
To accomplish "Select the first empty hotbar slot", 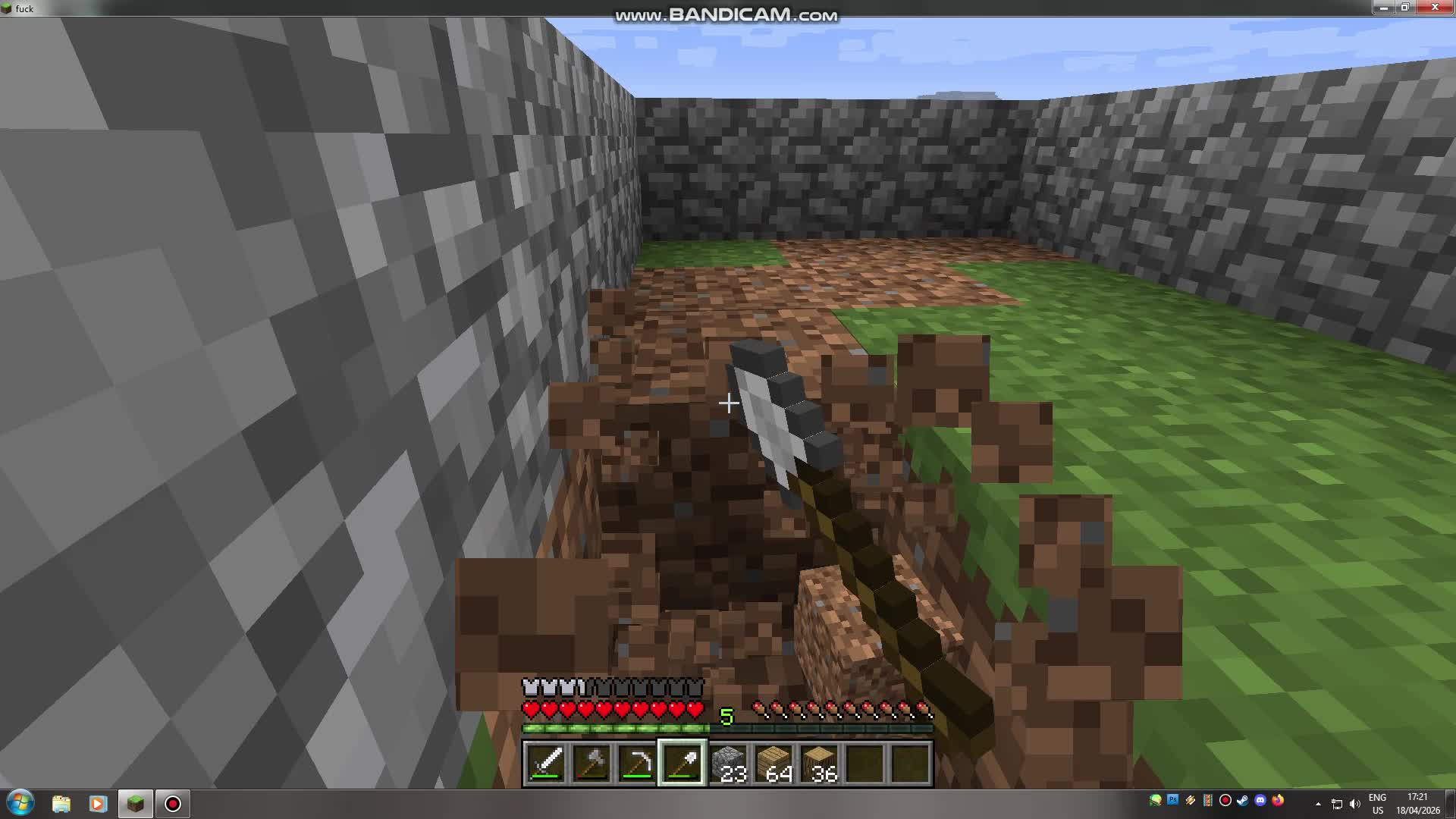I will coord(864,761).
